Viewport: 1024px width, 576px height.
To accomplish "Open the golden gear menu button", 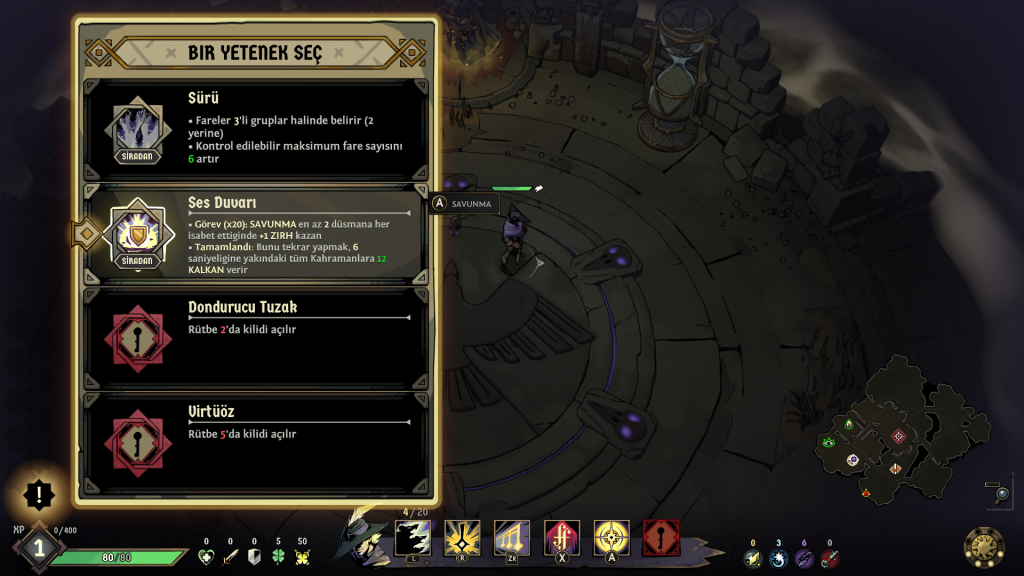I will (x=984, y=546).
